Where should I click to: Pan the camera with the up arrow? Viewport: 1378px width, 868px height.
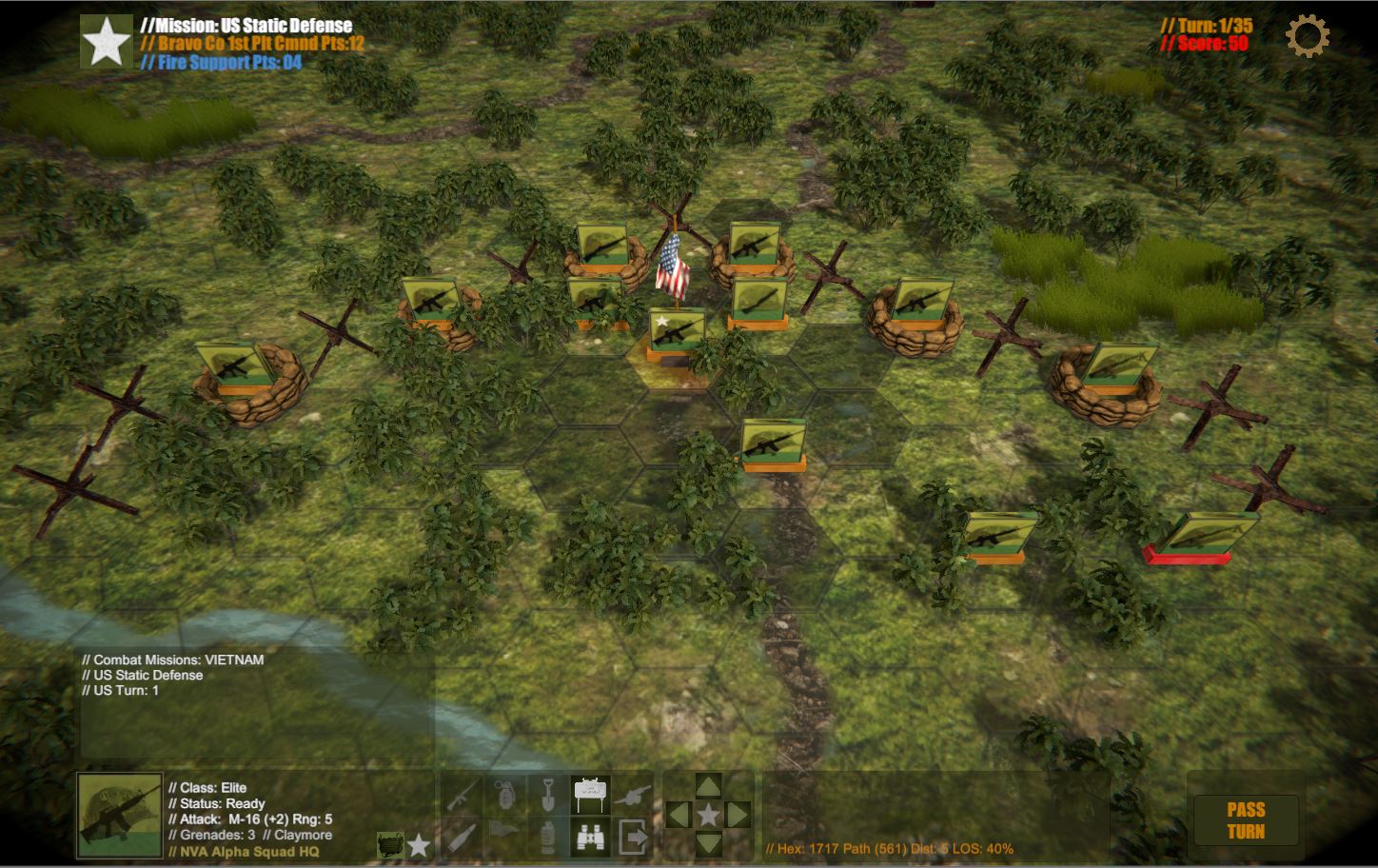click(x=708, y=786)
